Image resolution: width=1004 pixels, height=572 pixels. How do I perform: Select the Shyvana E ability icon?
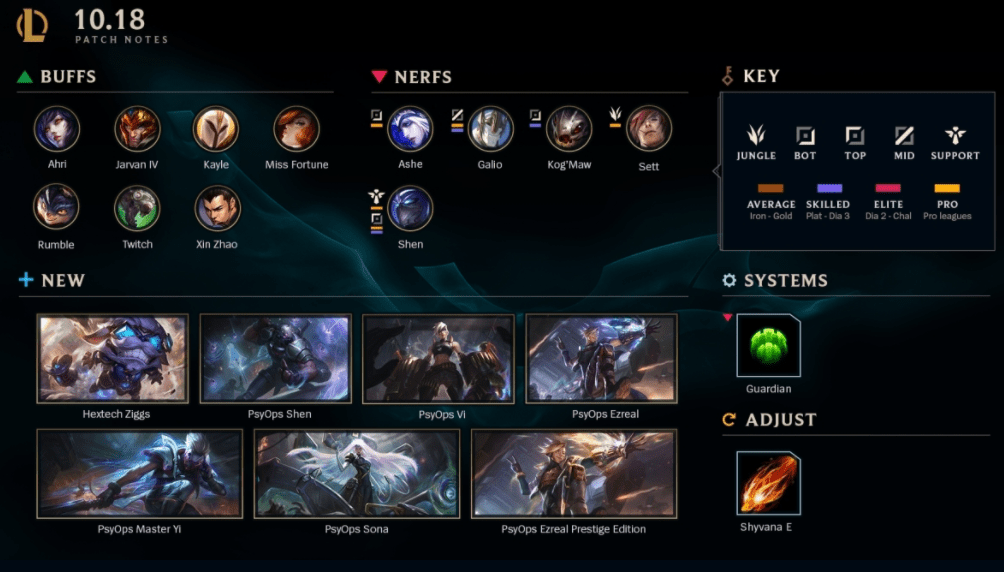768,483
